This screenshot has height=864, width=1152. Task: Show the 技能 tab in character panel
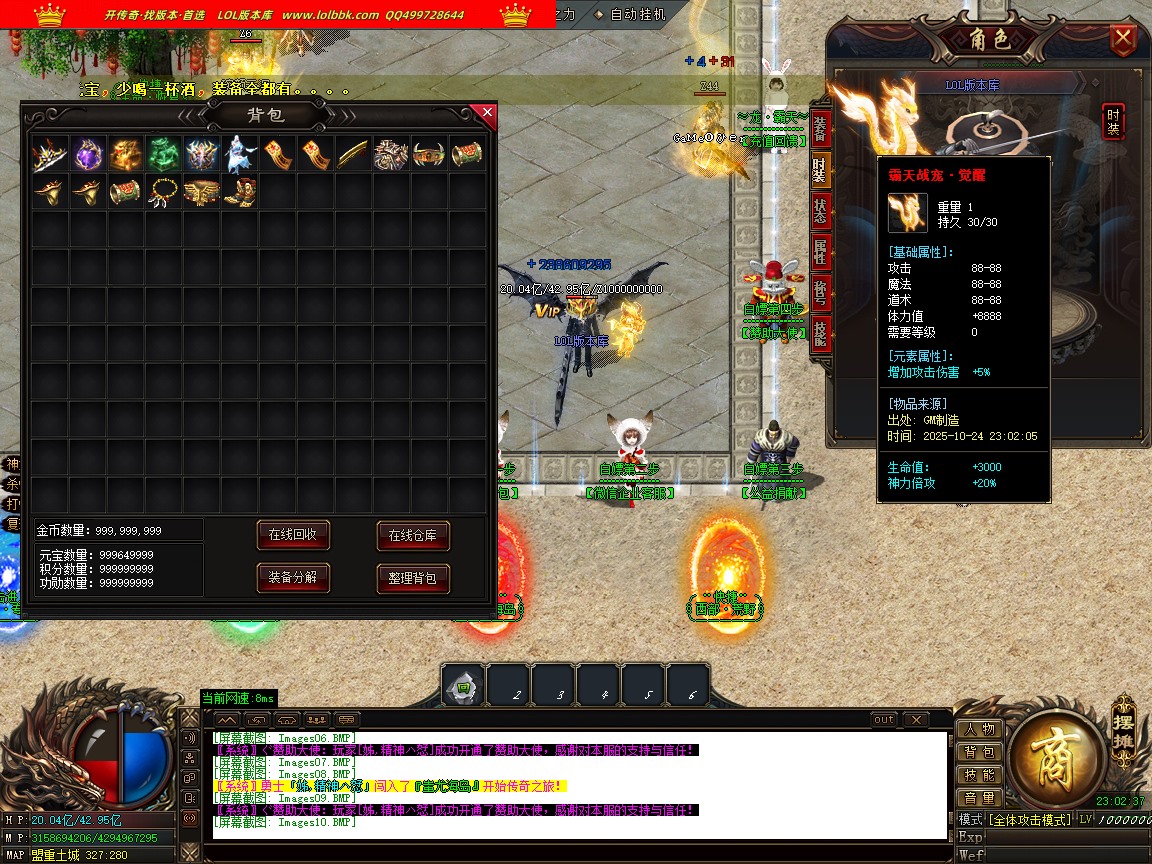(820, 334)
